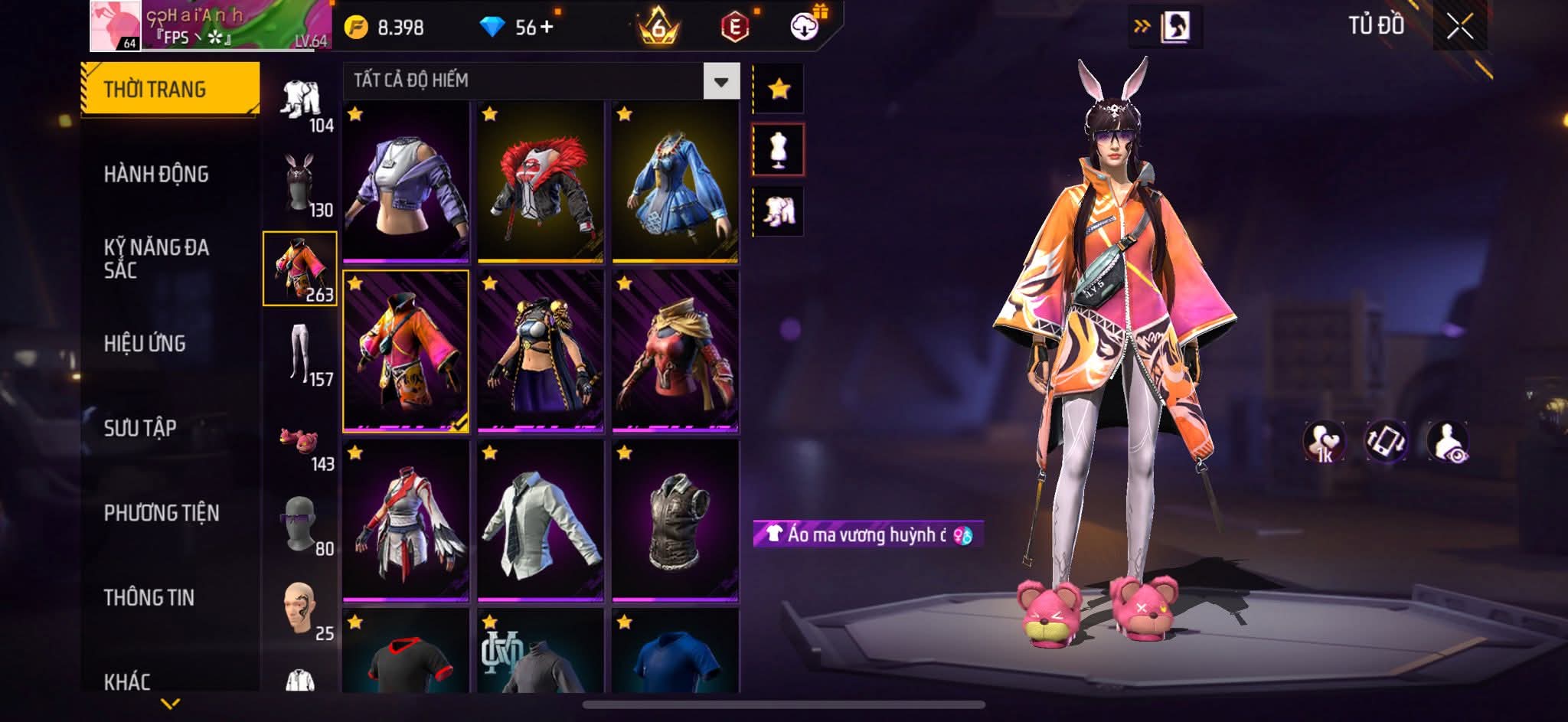The width and height of the screenshot is (1568, 722).
Task: Toggle the character visibility eye icon
Action: coord(1448,442)
